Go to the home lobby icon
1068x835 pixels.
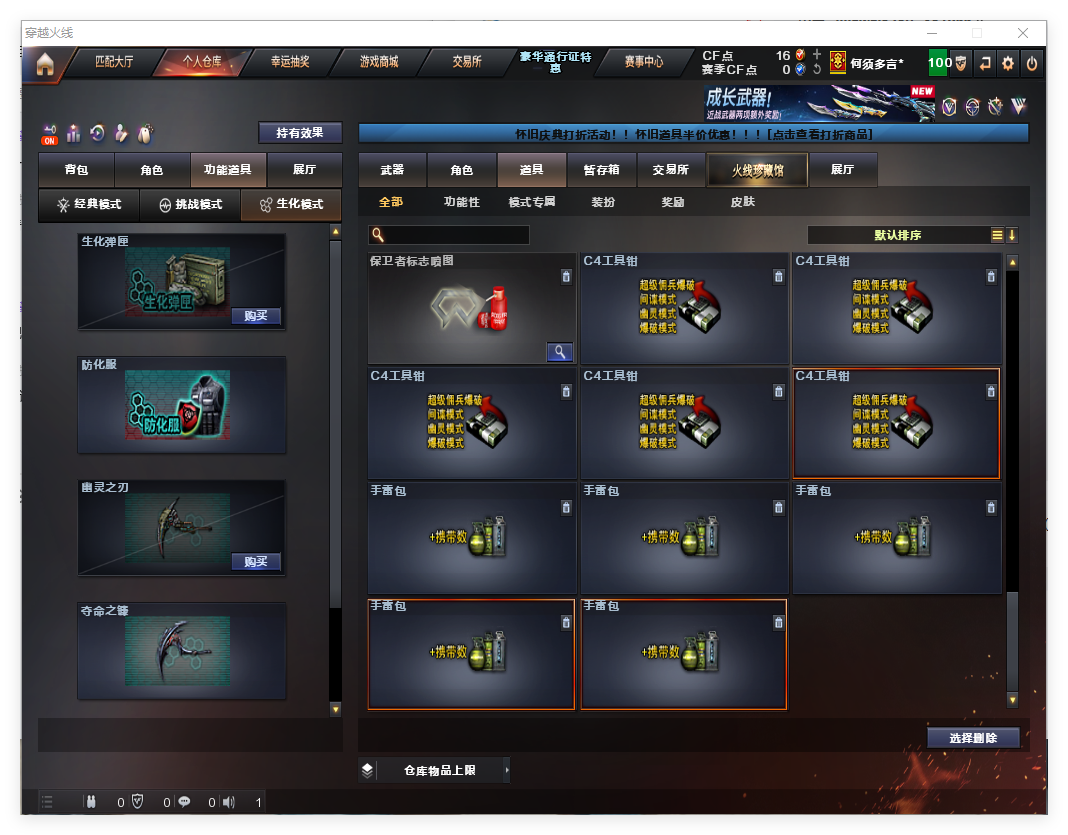[x=44, y=64]
